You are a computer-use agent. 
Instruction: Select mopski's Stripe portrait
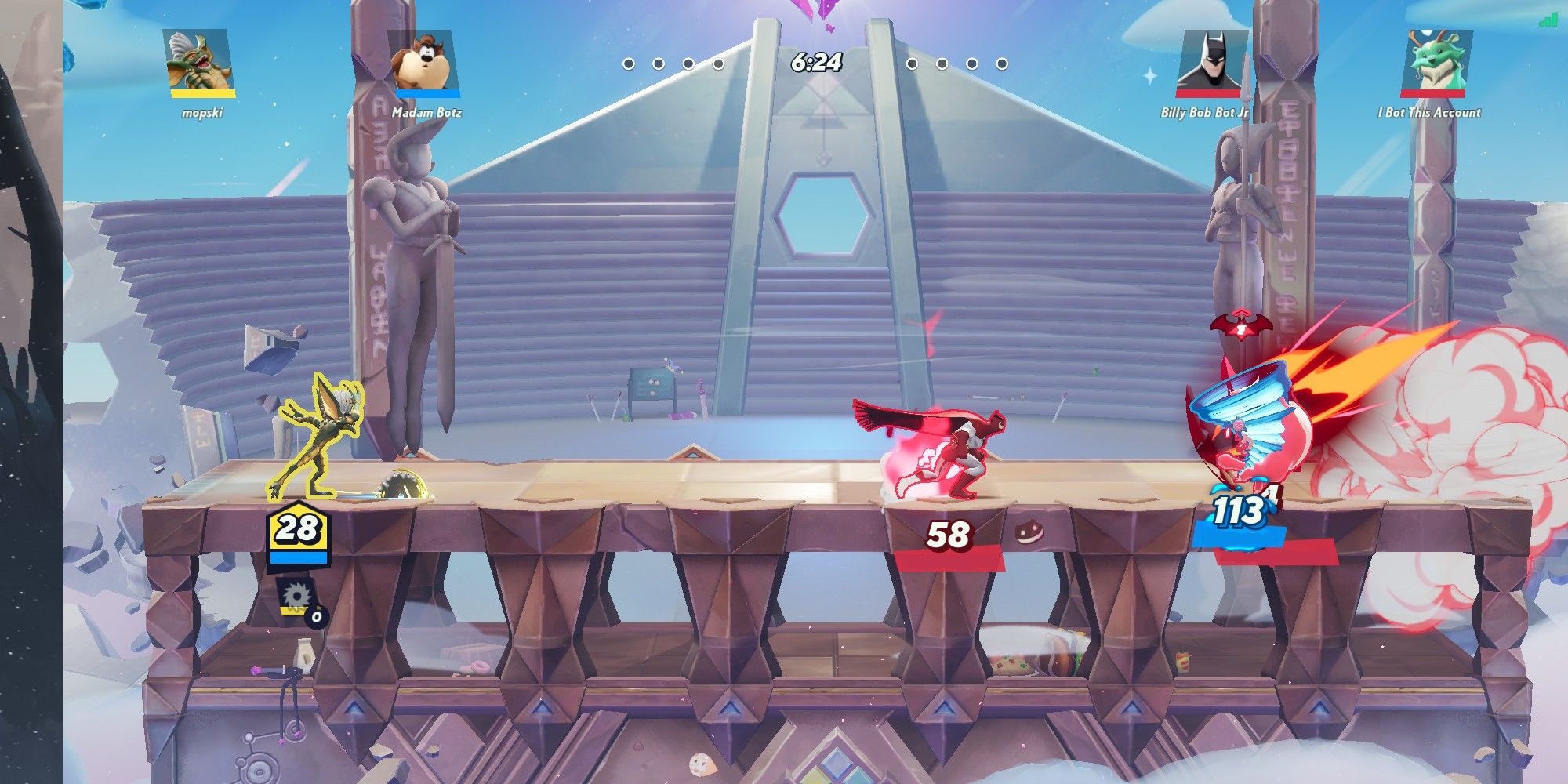(201, 62)
